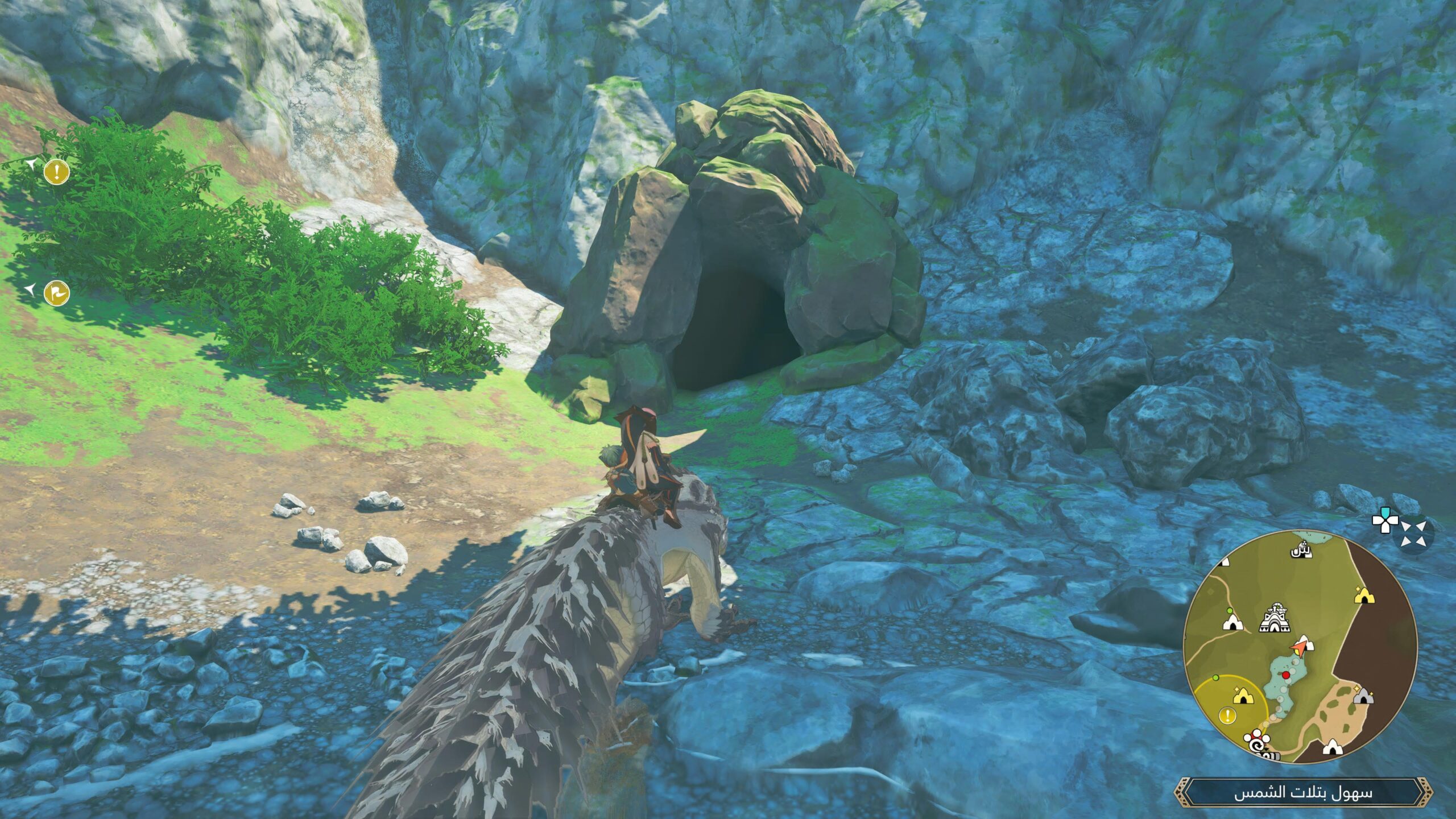The height and width of the screenshot is (819, 1456).
Task: Click the white mountain icon beside the player arrow
Action: tap(1306, 642)
